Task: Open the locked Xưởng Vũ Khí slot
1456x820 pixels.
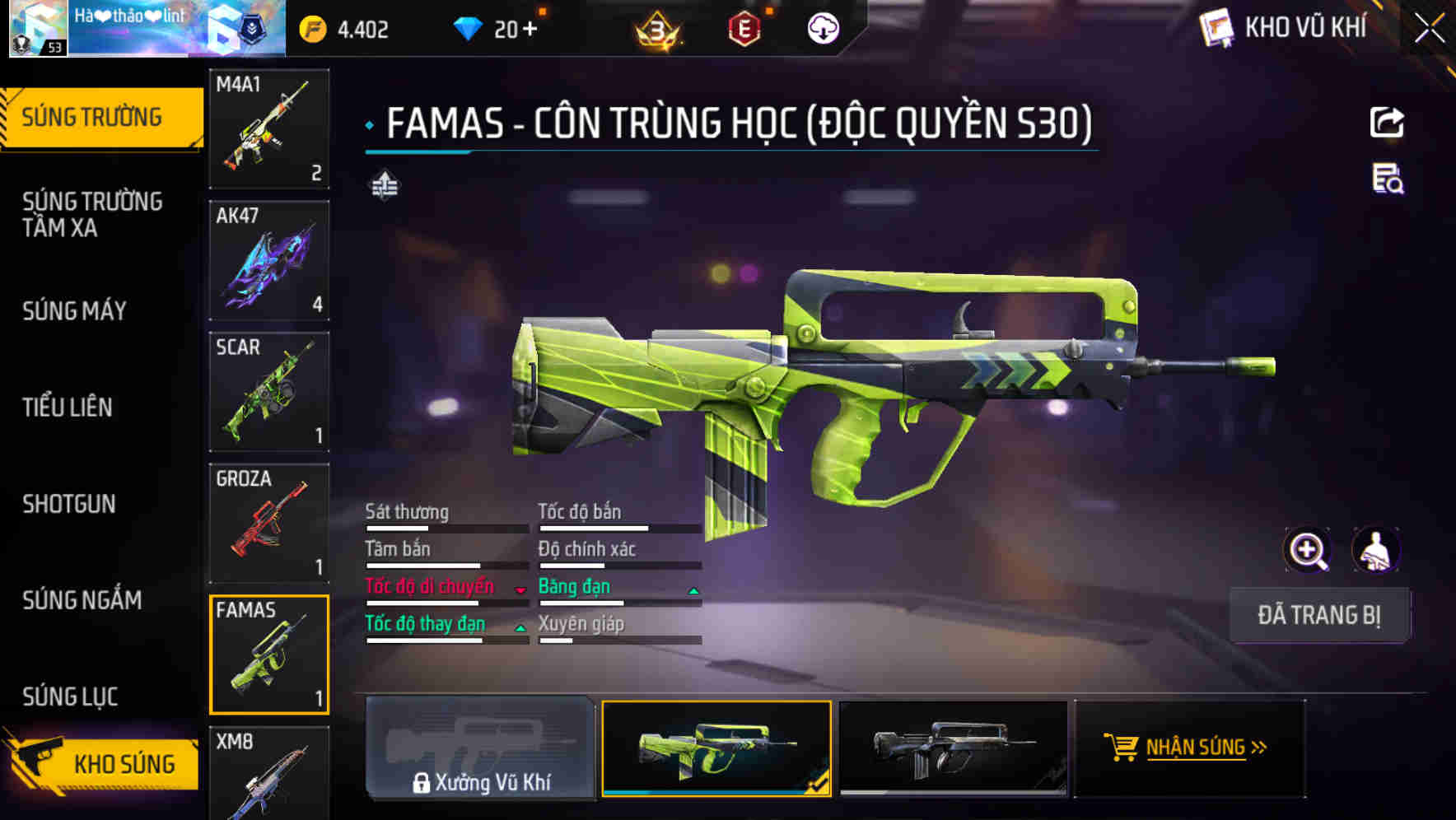Action: pos(480,748)
